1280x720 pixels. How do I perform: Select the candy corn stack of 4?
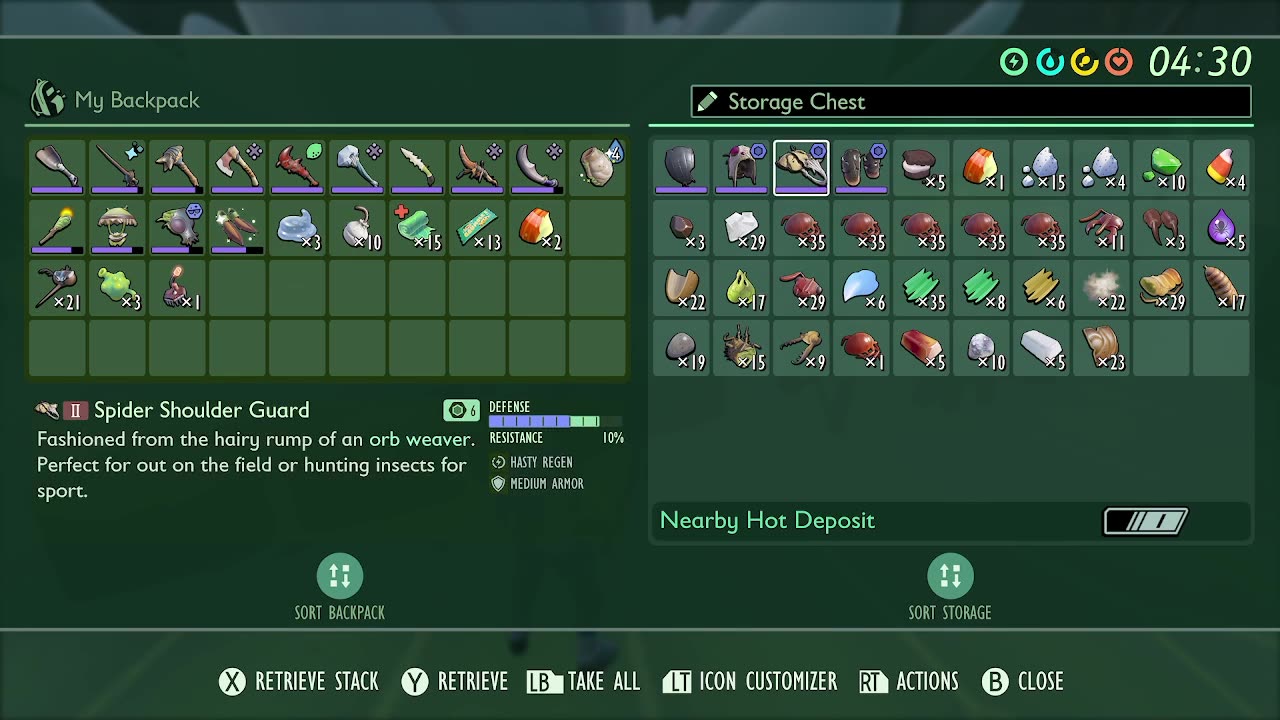[1221, 168]
